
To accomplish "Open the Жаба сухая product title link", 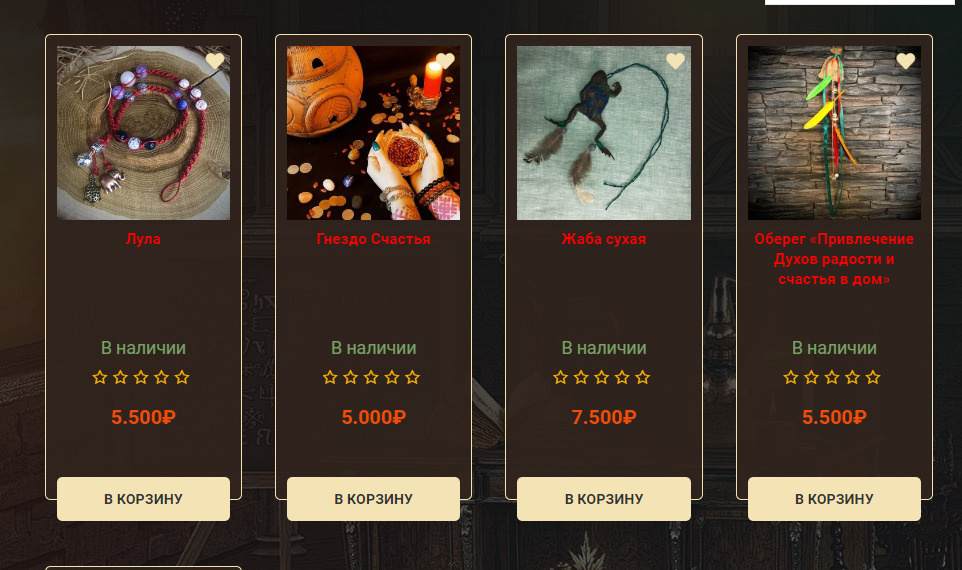I will click(x=603, y=239).
